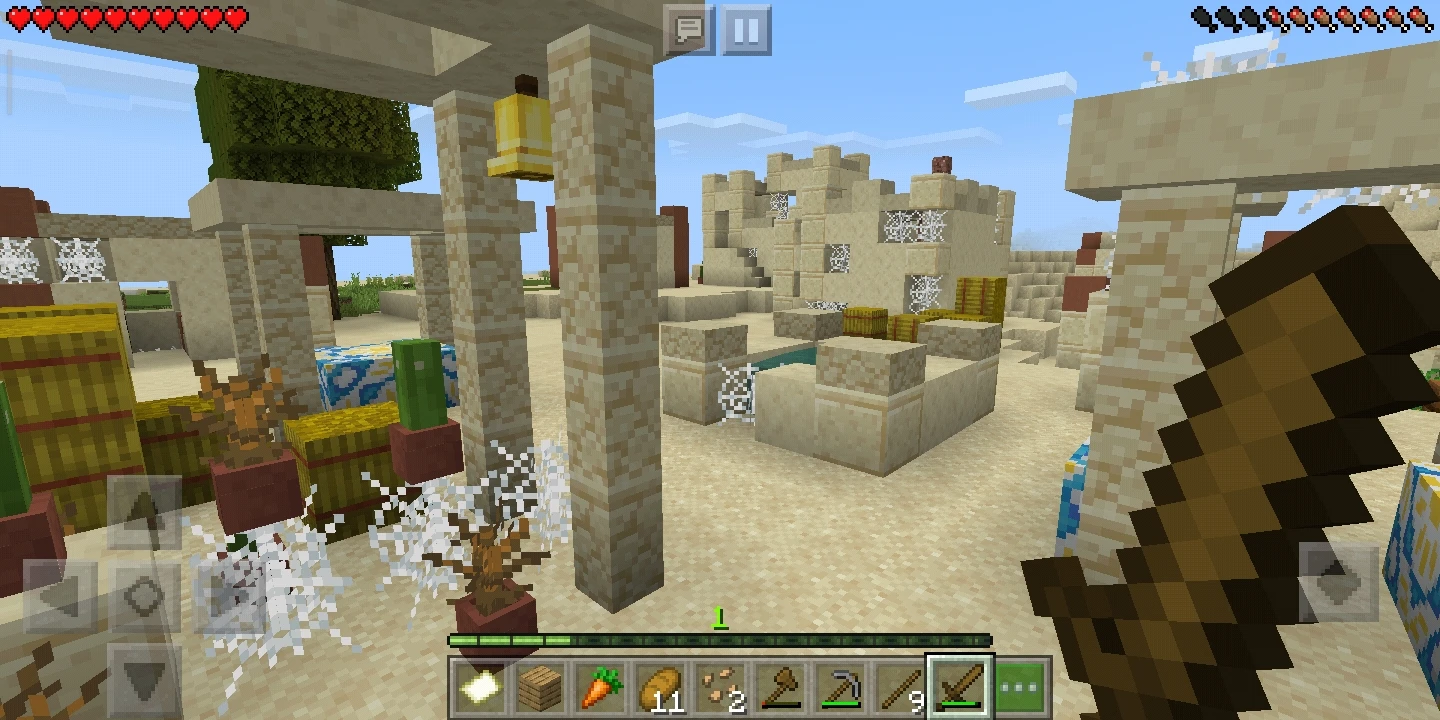
Task: Open the chat window
Action: [x=688, y=31]
